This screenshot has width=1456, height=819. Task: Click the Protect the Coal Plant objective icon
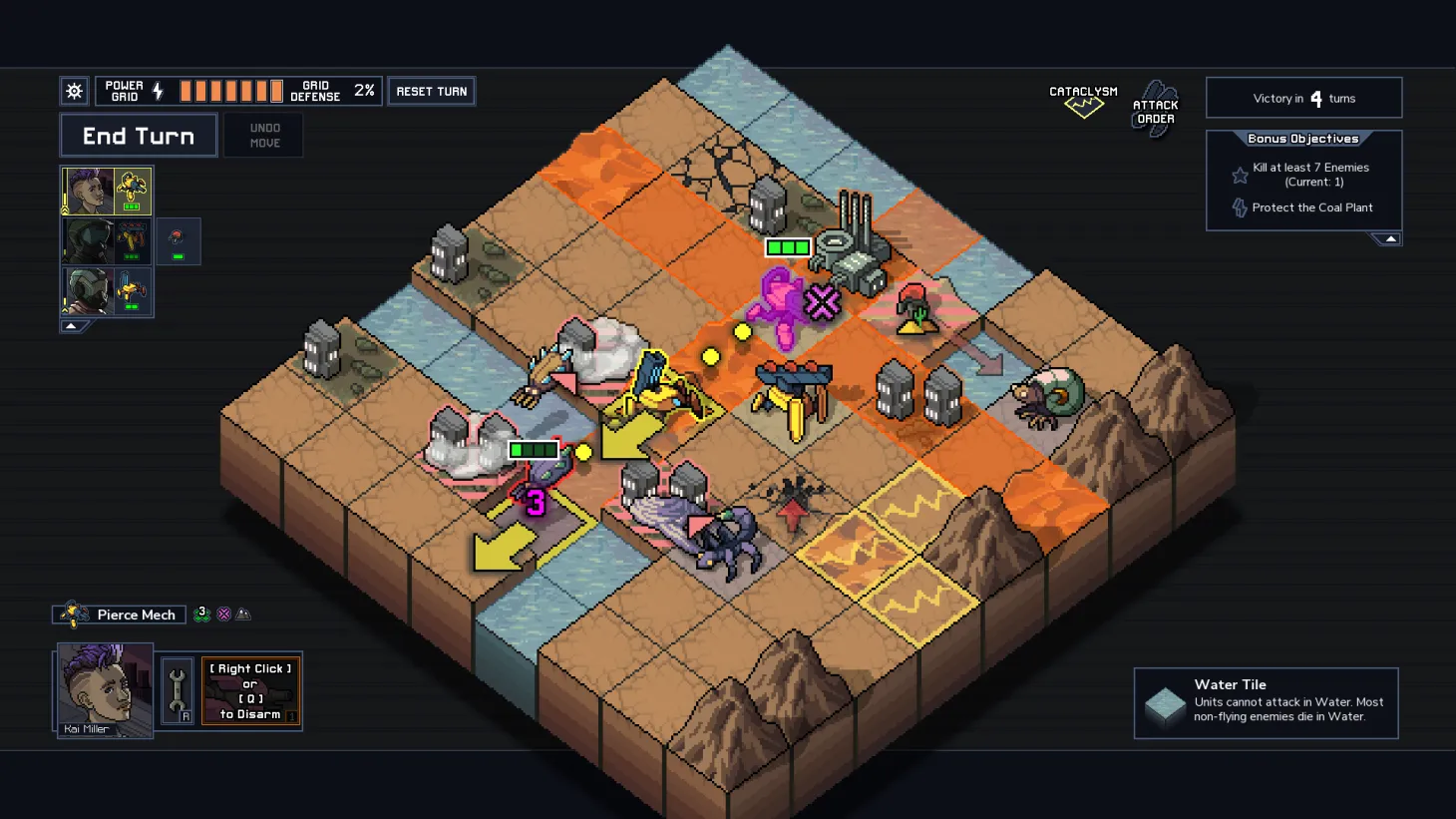tap(1240, 207)
